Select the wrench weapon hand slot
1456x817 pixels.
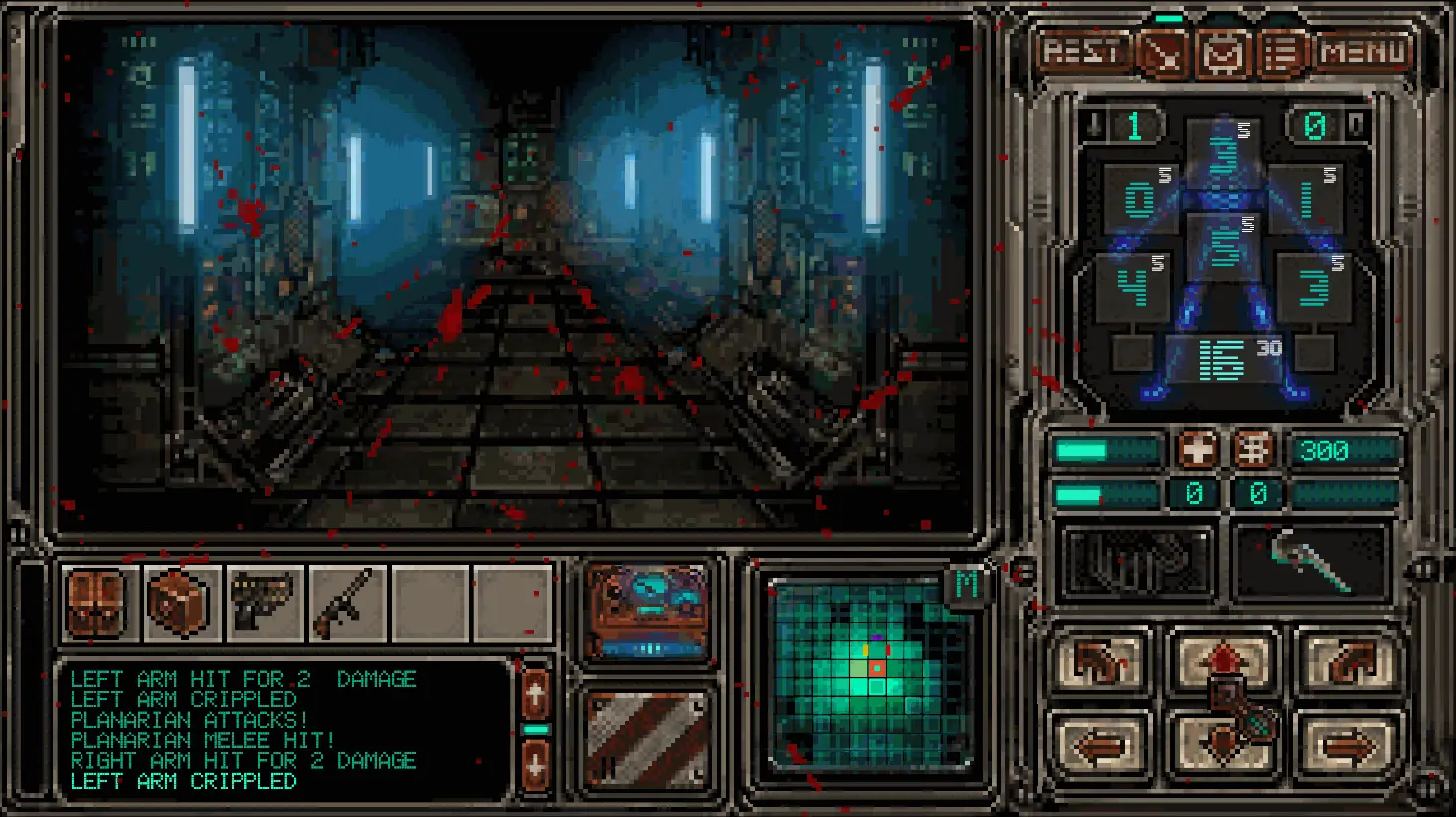pyautogui.click(x=1310, y=563)
